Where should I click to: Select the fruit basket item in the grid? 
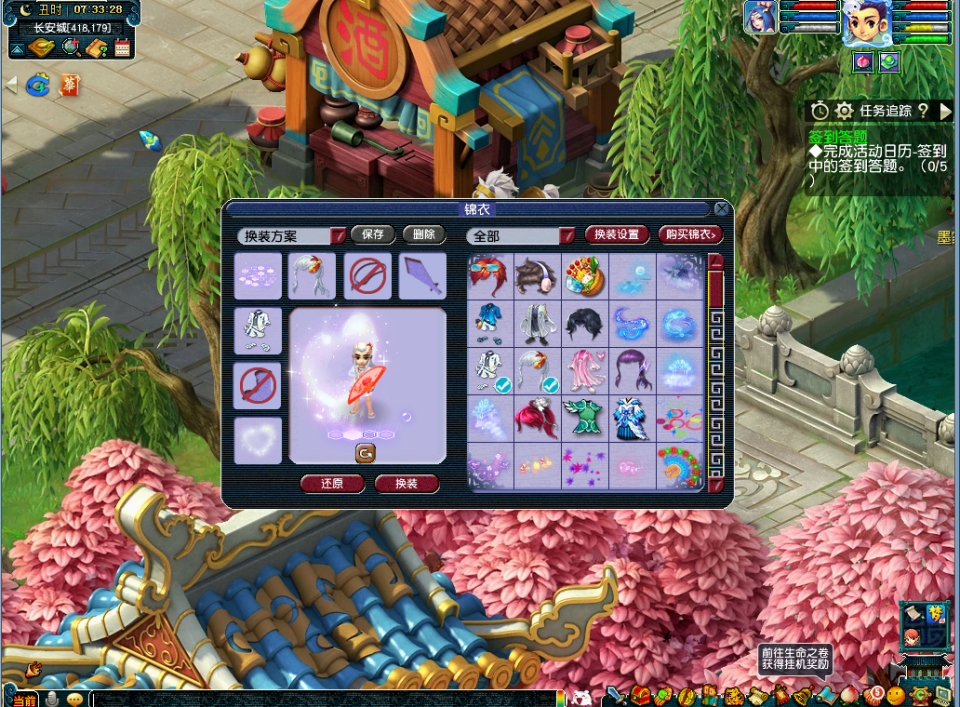[x=586, y=276]
